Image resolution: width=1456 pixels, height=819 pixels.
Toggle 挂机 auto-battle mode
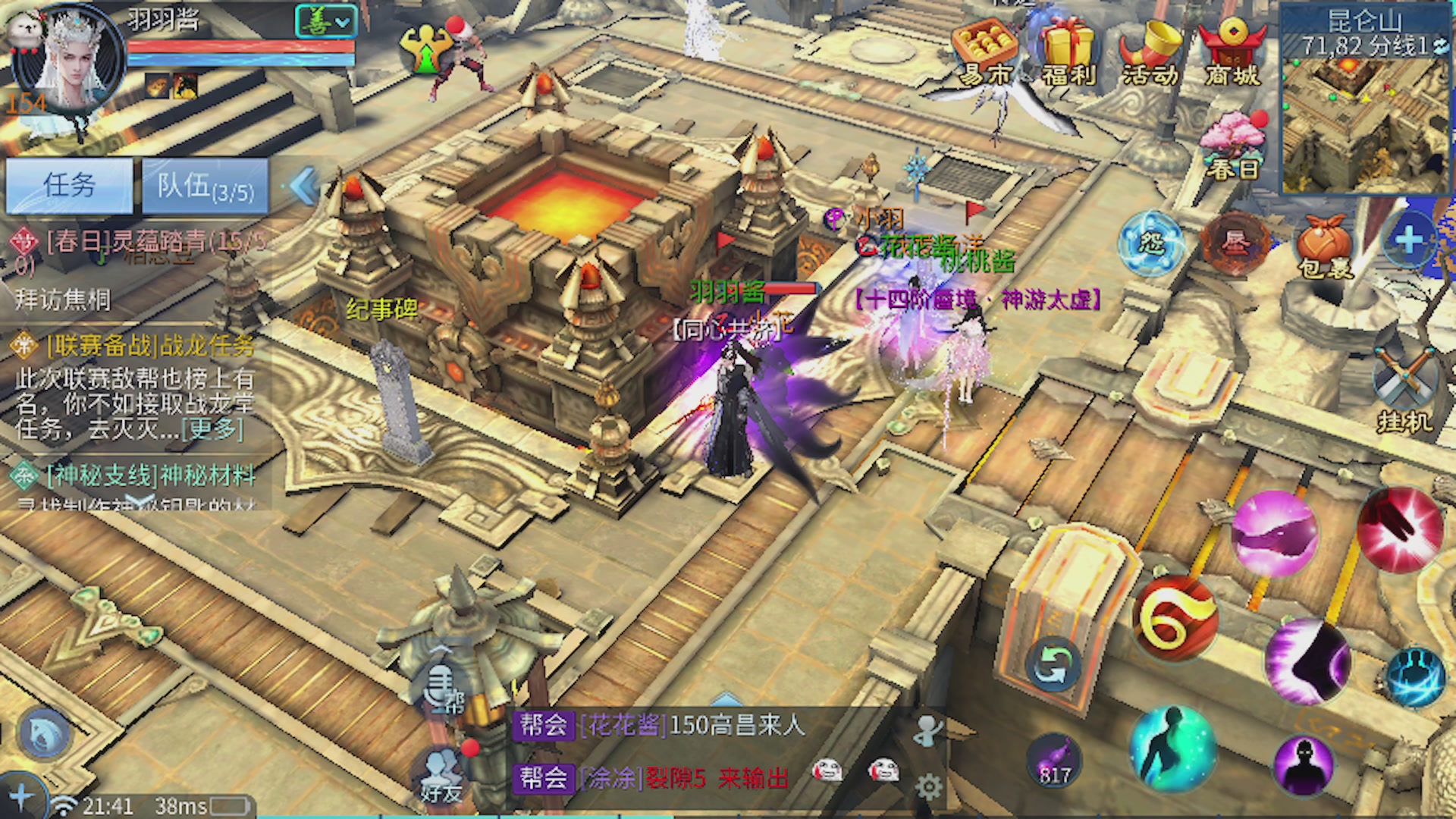[x=1404, y=391]
